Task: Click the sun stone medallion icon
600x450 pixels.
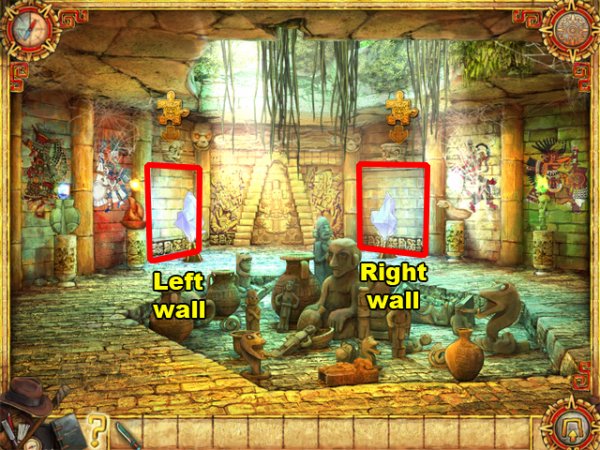Action: pos(571,30)
